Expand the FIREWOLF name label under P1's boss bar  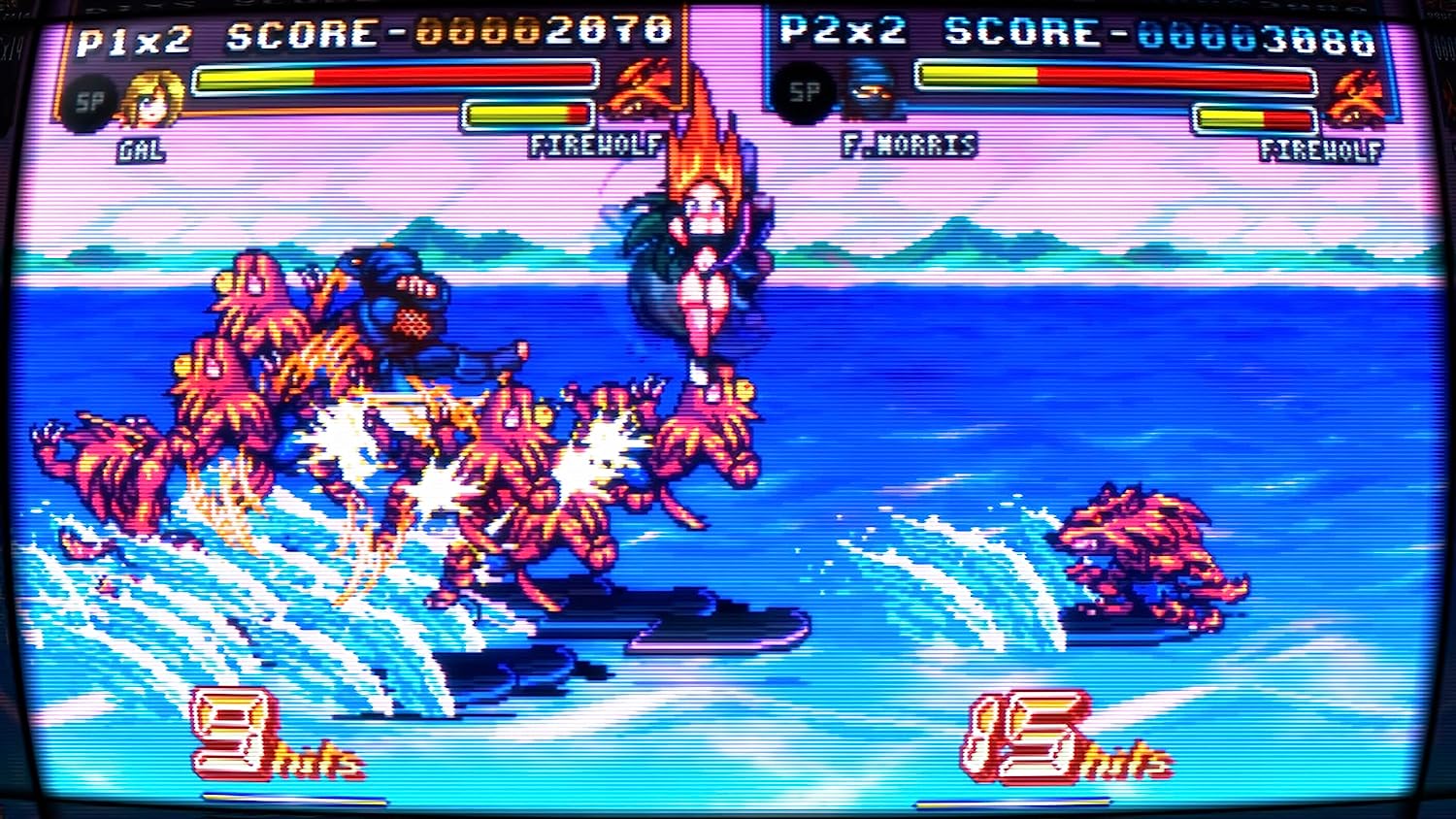point(595,147)
